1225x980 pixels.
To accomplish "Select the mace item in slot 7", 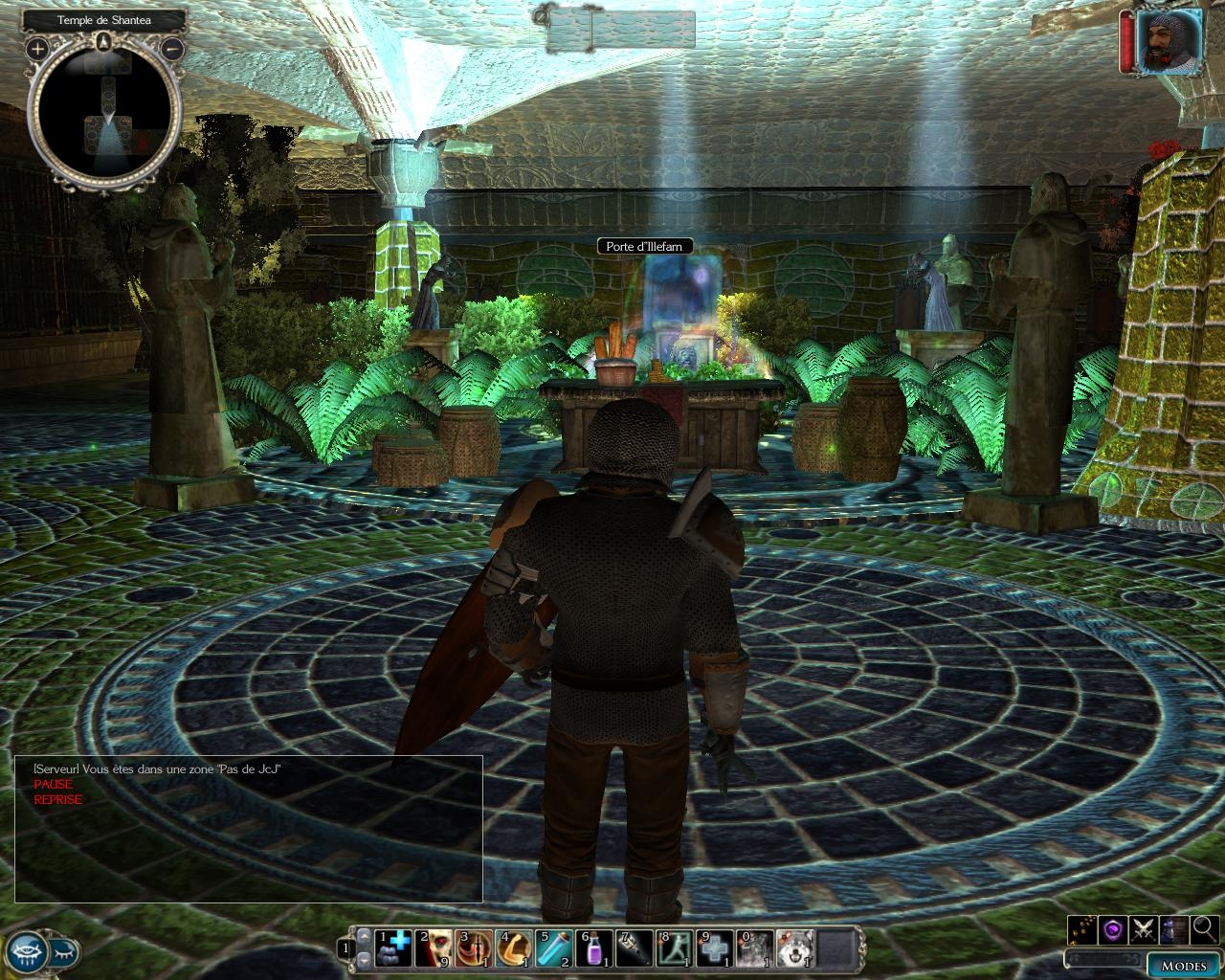I will pyautogui.click(x=635, y=949).
